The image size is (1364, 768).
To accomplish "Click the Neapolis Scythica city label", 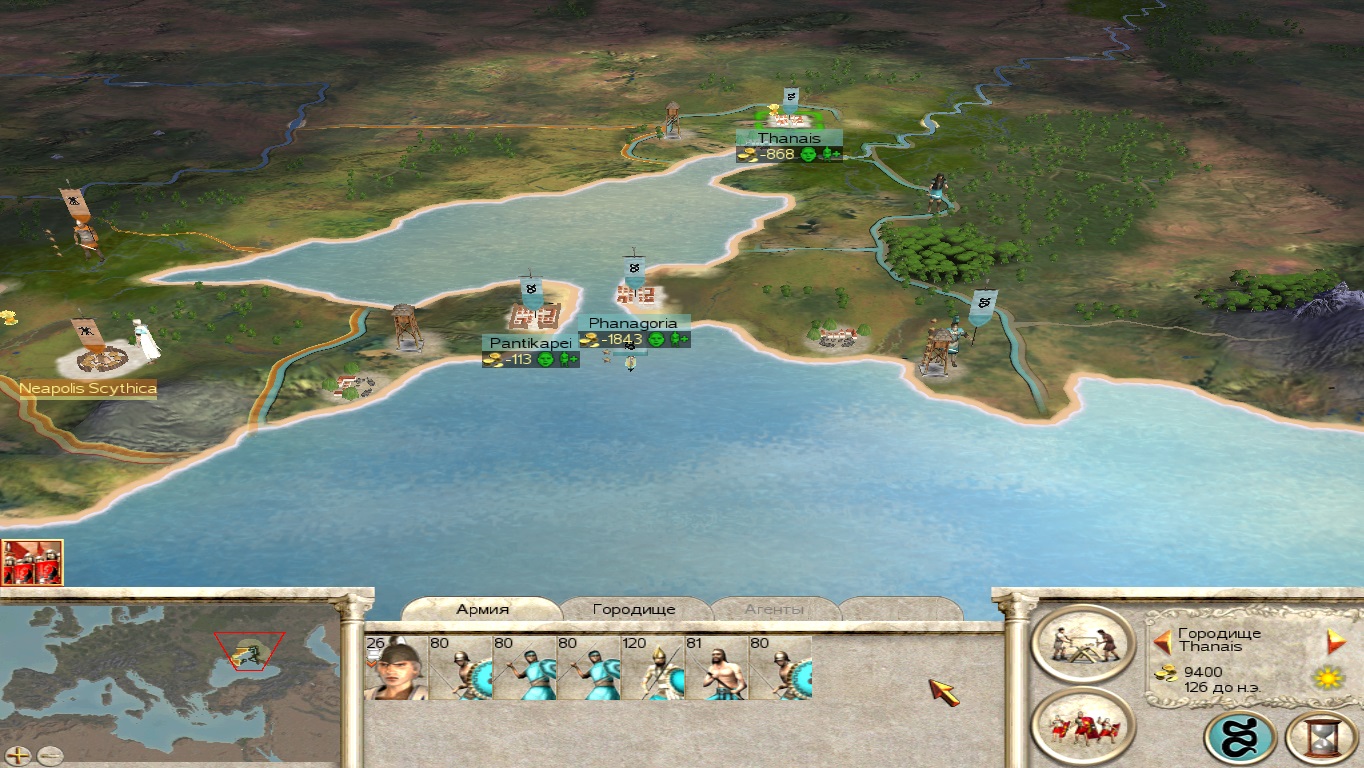I will tap(88, 388).
